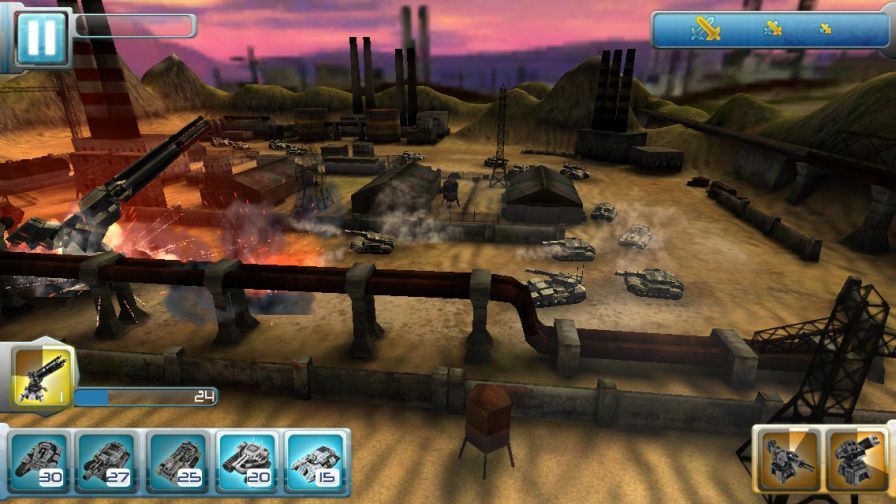The width and height of the screenshot is (896, 504).
Task: Deploy the unit costing 30
Action: click(41, 463)
